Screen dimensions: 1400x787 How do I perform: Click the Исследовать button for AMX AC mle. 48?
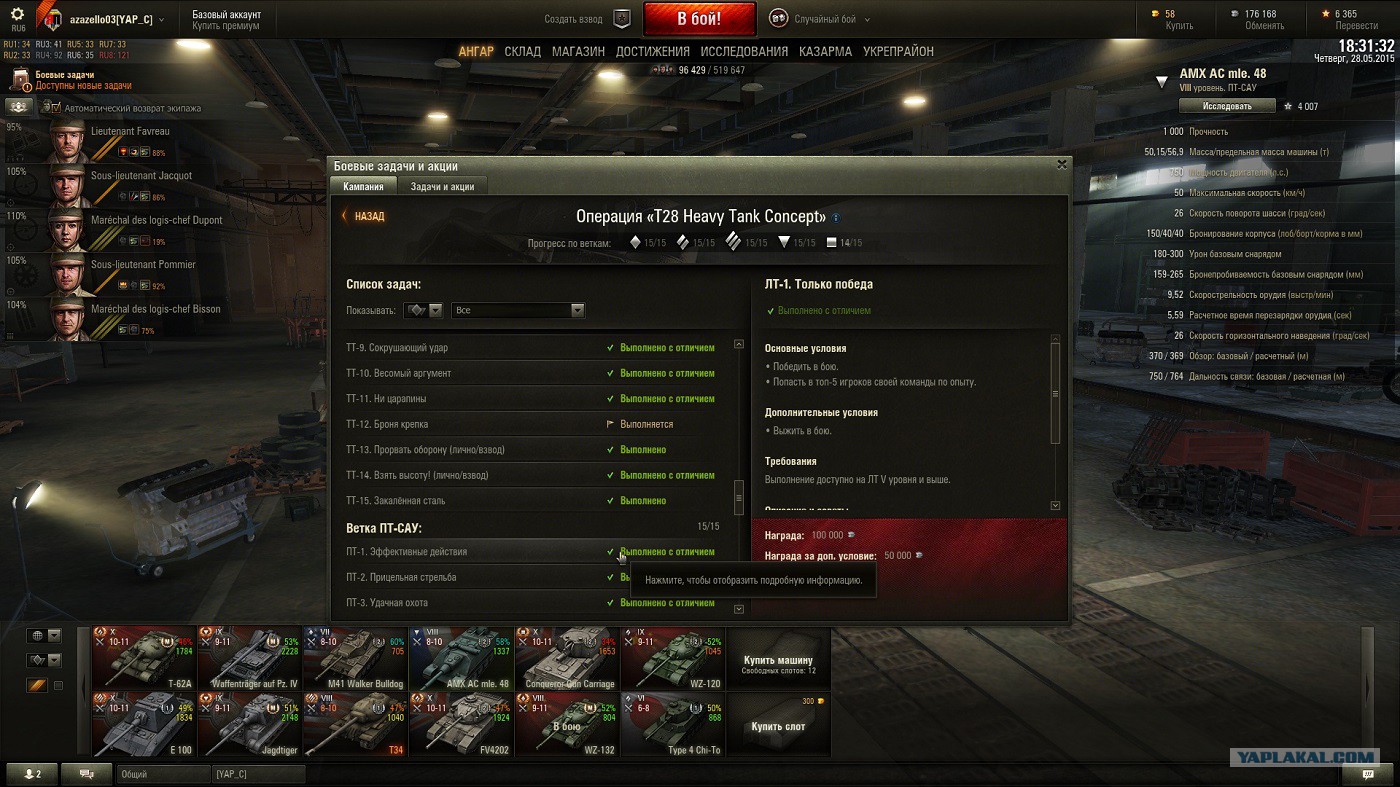pos(1227,106)
